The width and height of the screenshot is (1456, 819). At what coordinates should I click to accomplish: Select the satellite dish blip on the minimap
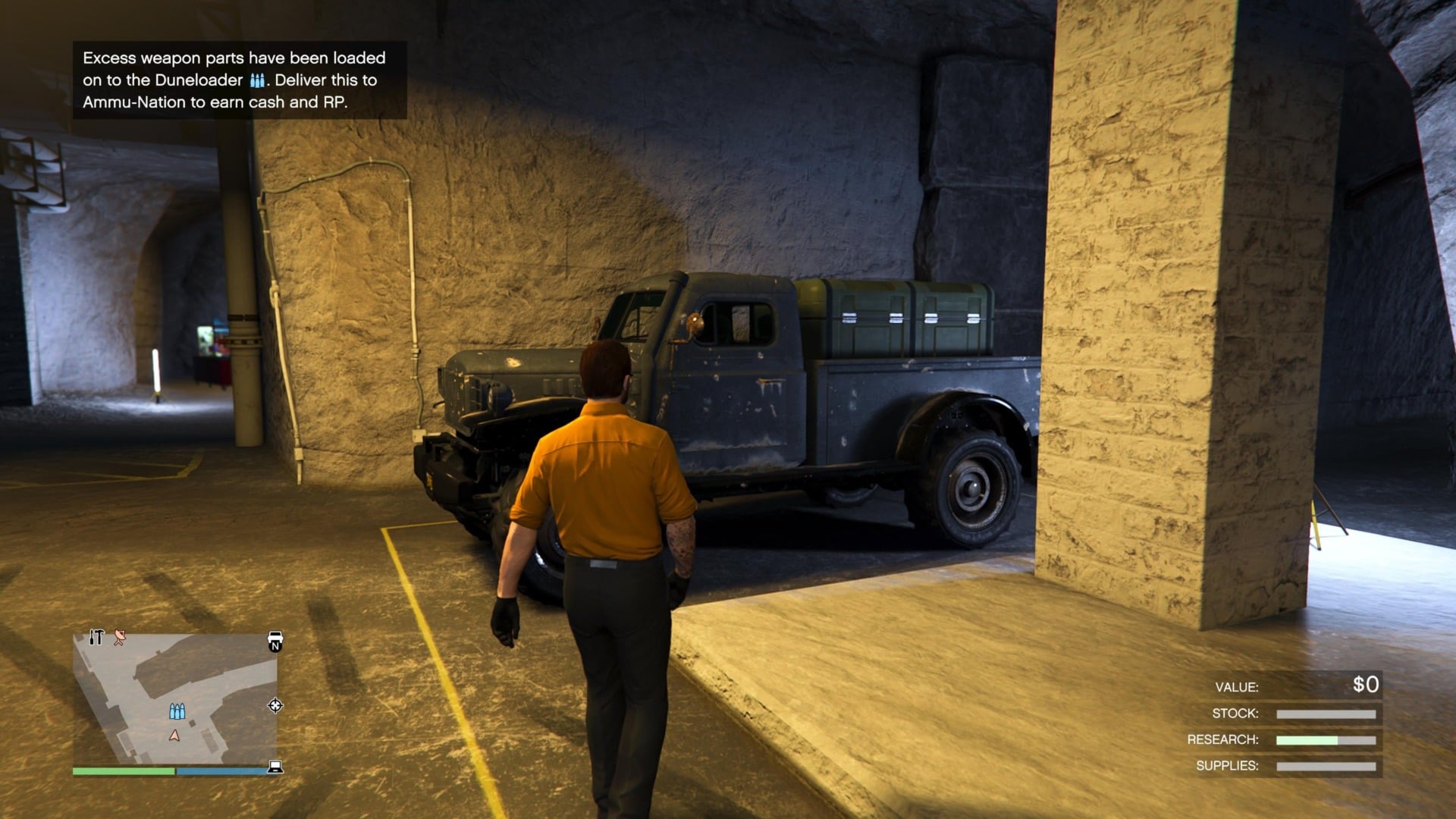[119, 639]
